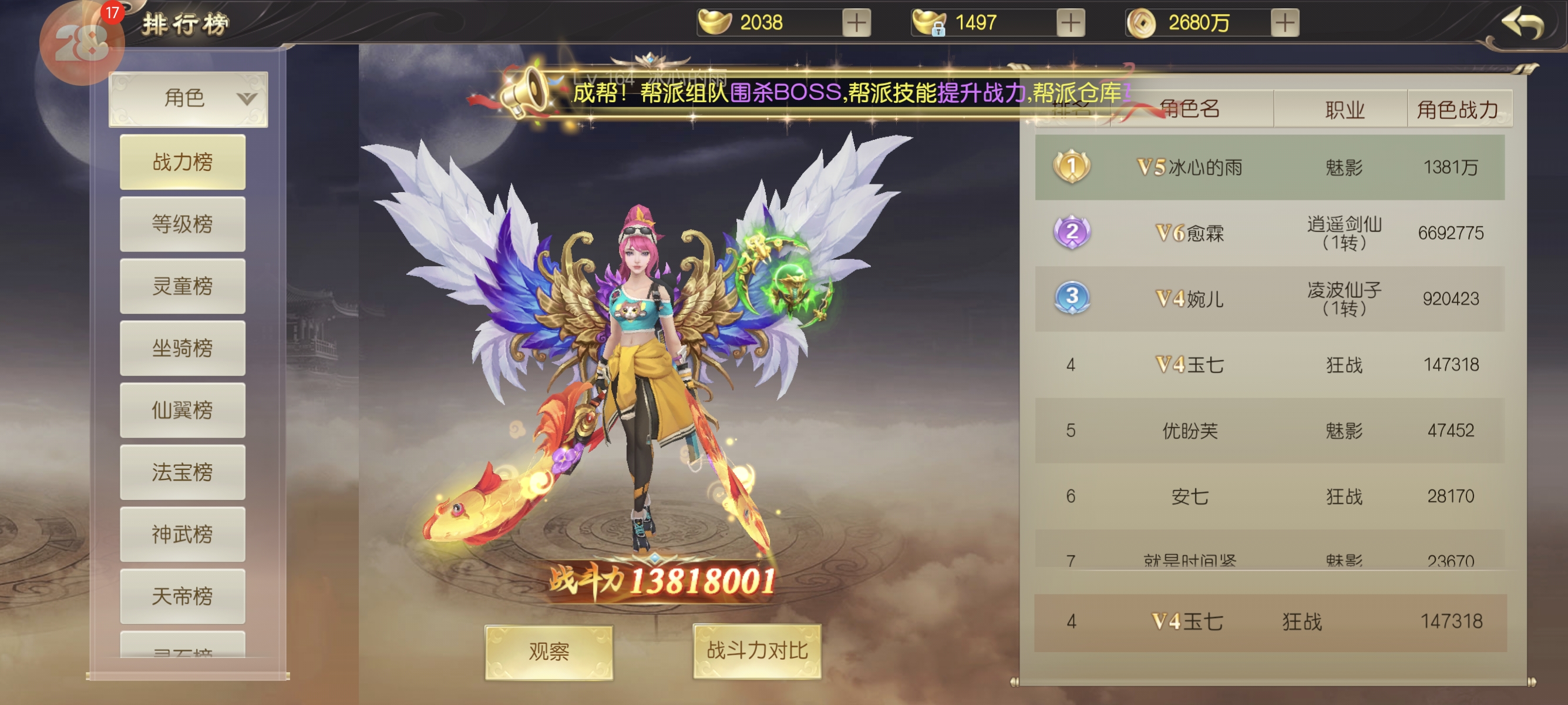Add bound ingots via plus button
Image resolution: width=1568 pixels, height=705 pixels.
[1070, 23]
